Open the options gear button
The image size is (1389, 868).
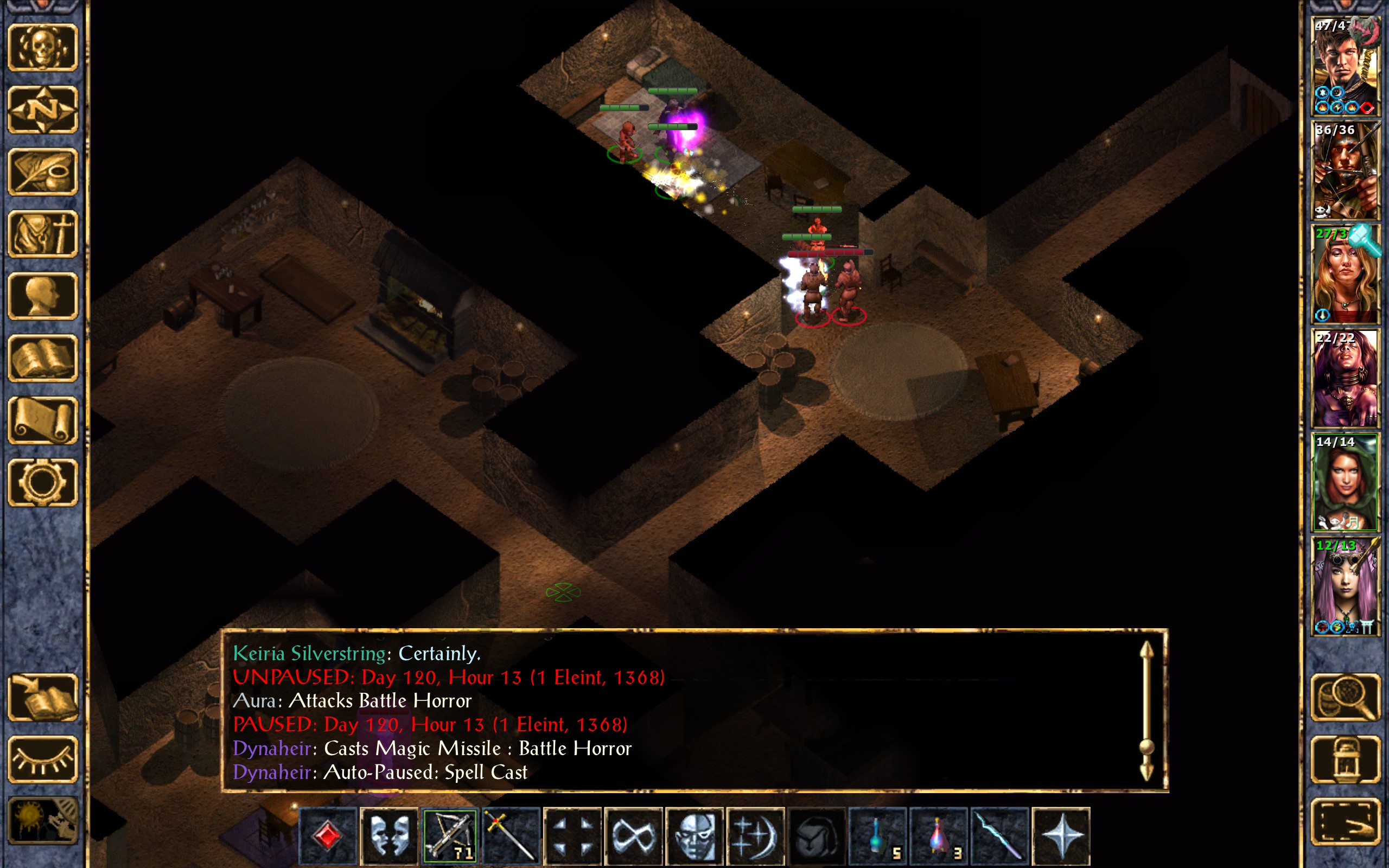[42, 482]
